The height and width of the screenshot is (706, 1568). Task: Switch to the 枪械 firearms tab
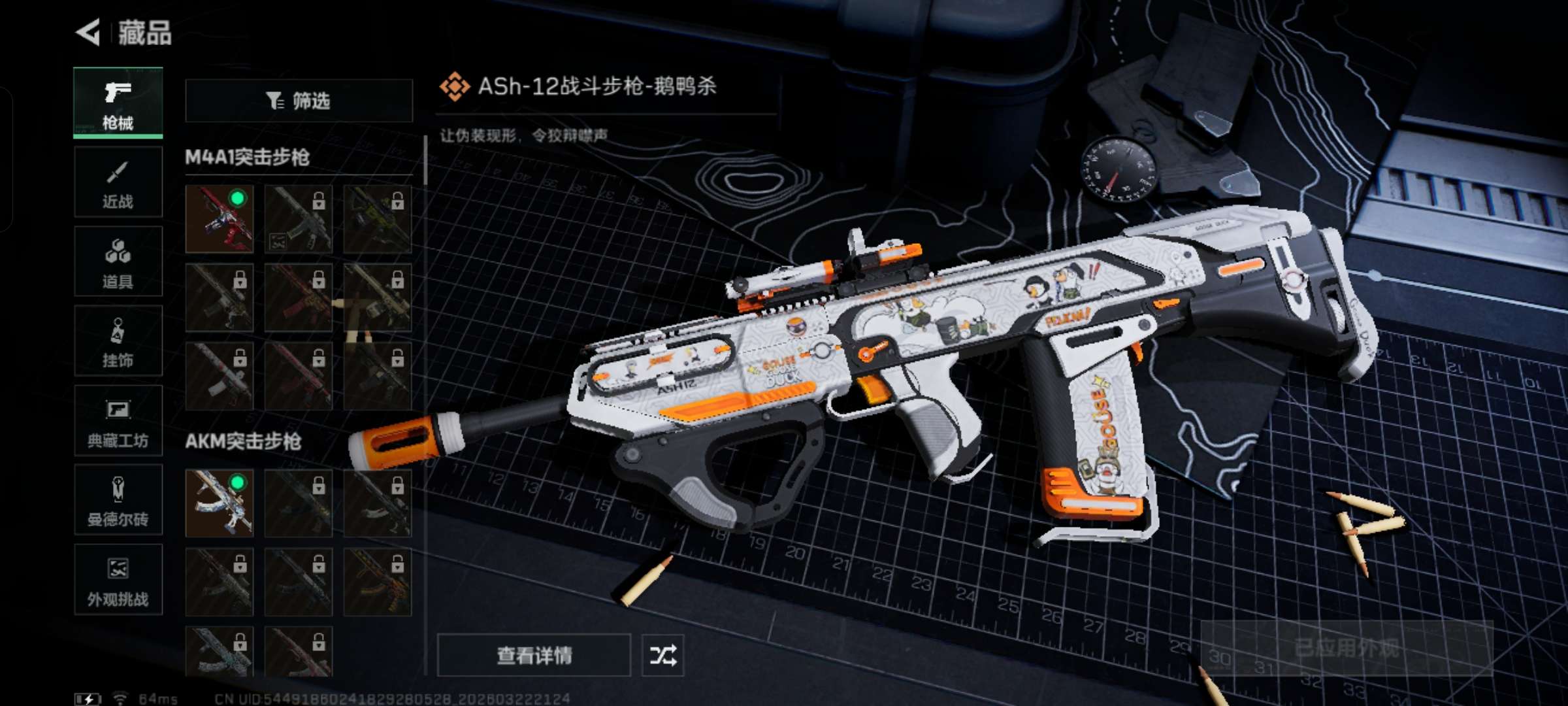point(118,103)
